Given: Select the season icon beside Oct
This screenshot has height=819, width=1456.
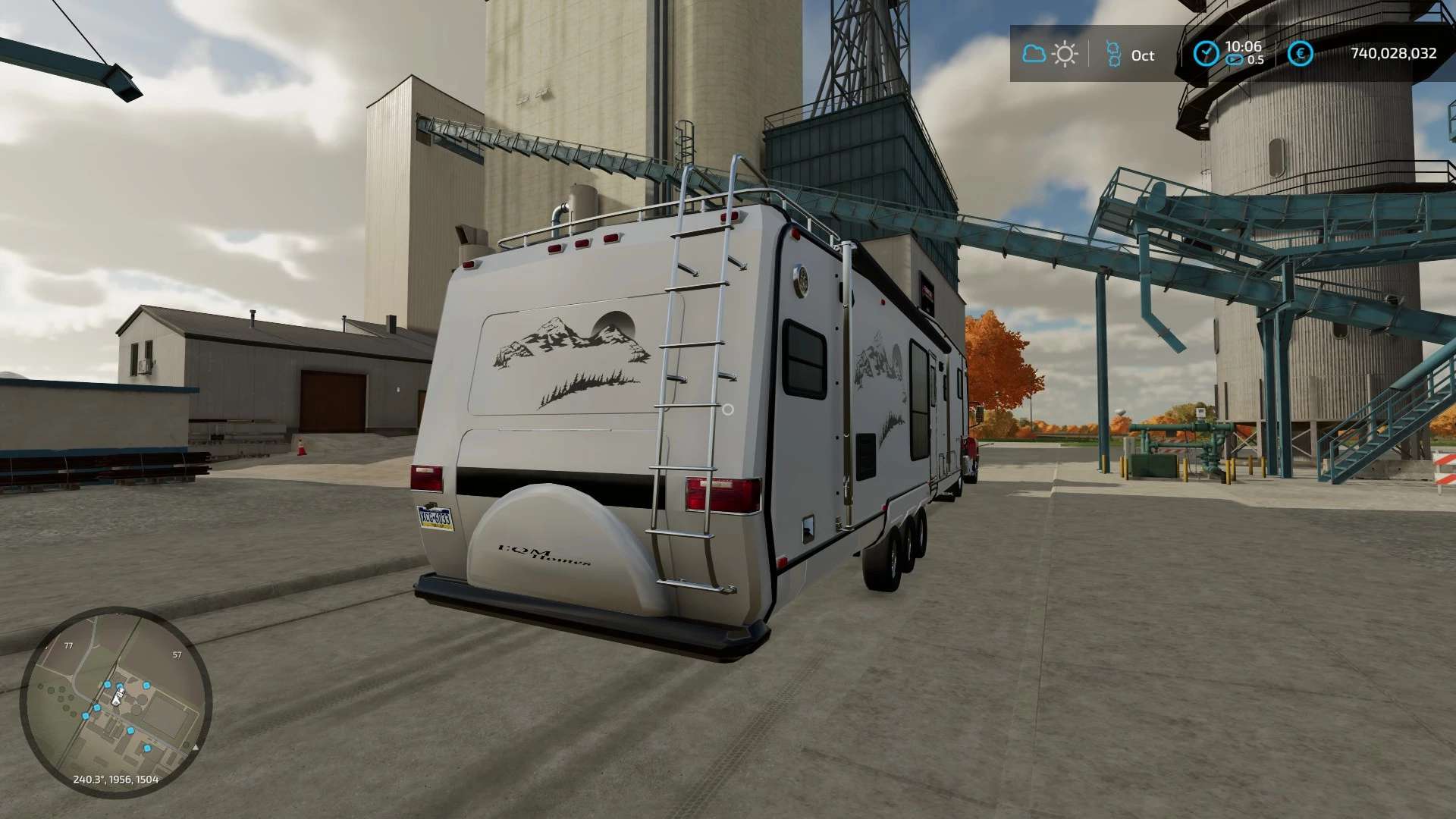Looking at the screenshot, I should [1113, 54].
